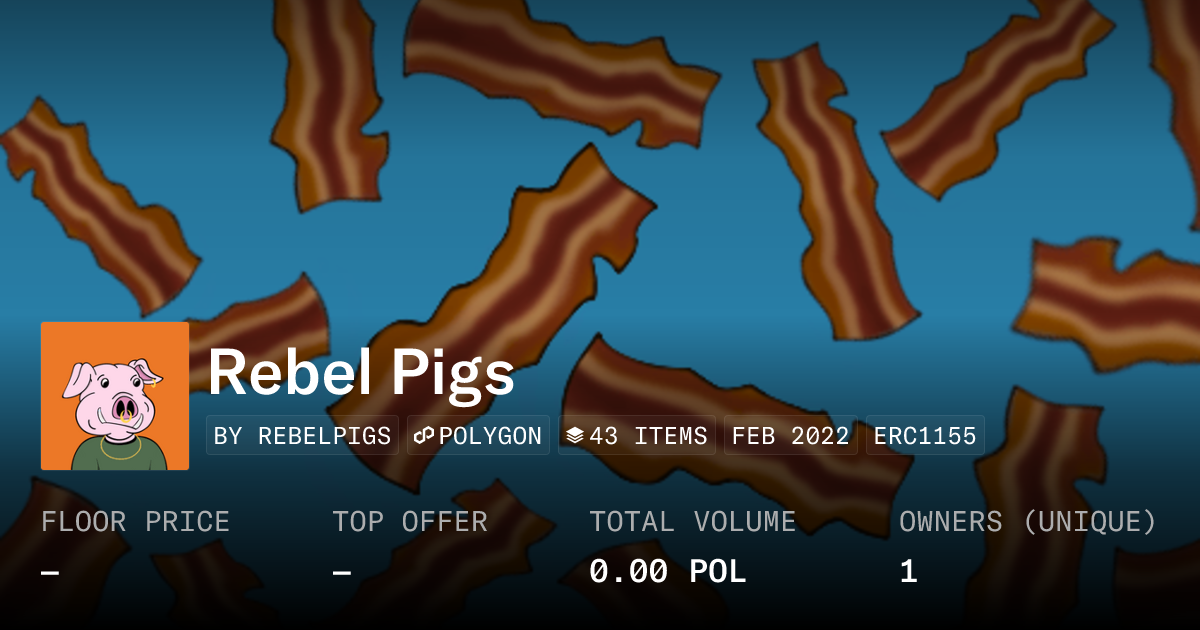Click the FEB 2022 date badge
1200x630 pixels.
790,436
